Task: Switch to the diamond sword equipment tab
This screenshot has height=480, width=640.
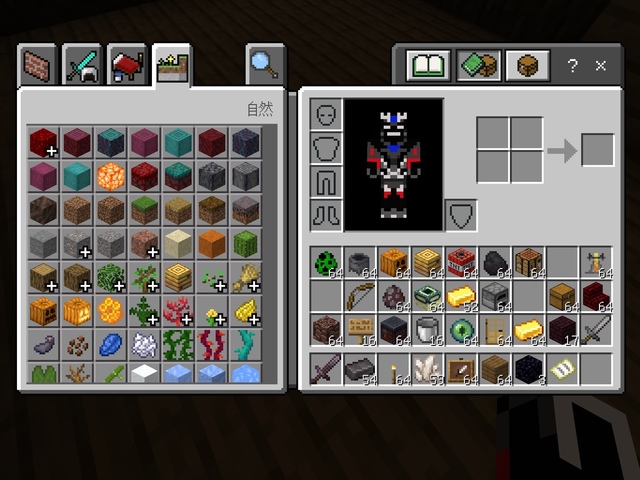Action: [84, 66]
